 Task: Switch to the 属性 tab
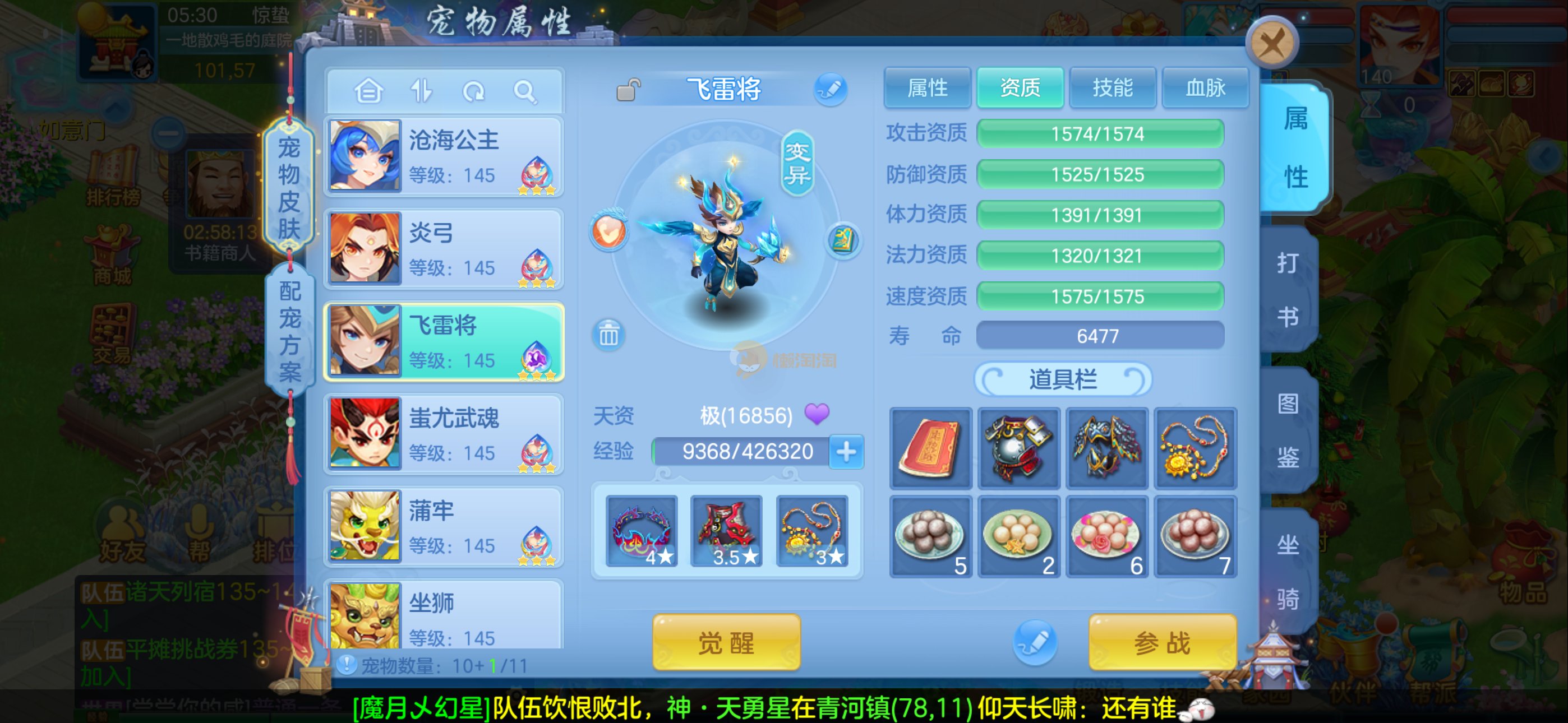point(927,88)
